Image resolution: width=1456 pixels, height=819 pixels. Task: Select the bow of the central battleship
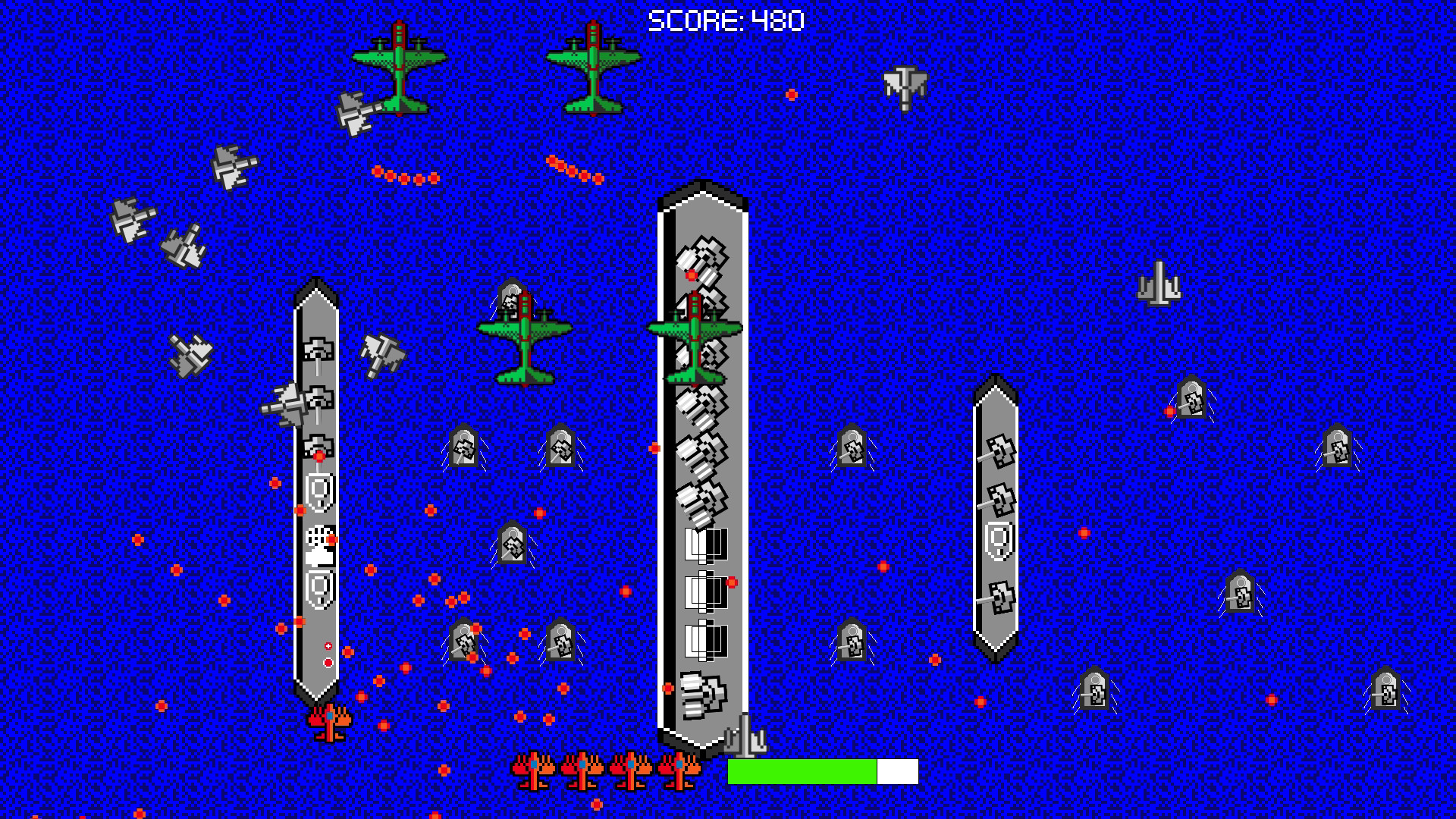(701, 193)
